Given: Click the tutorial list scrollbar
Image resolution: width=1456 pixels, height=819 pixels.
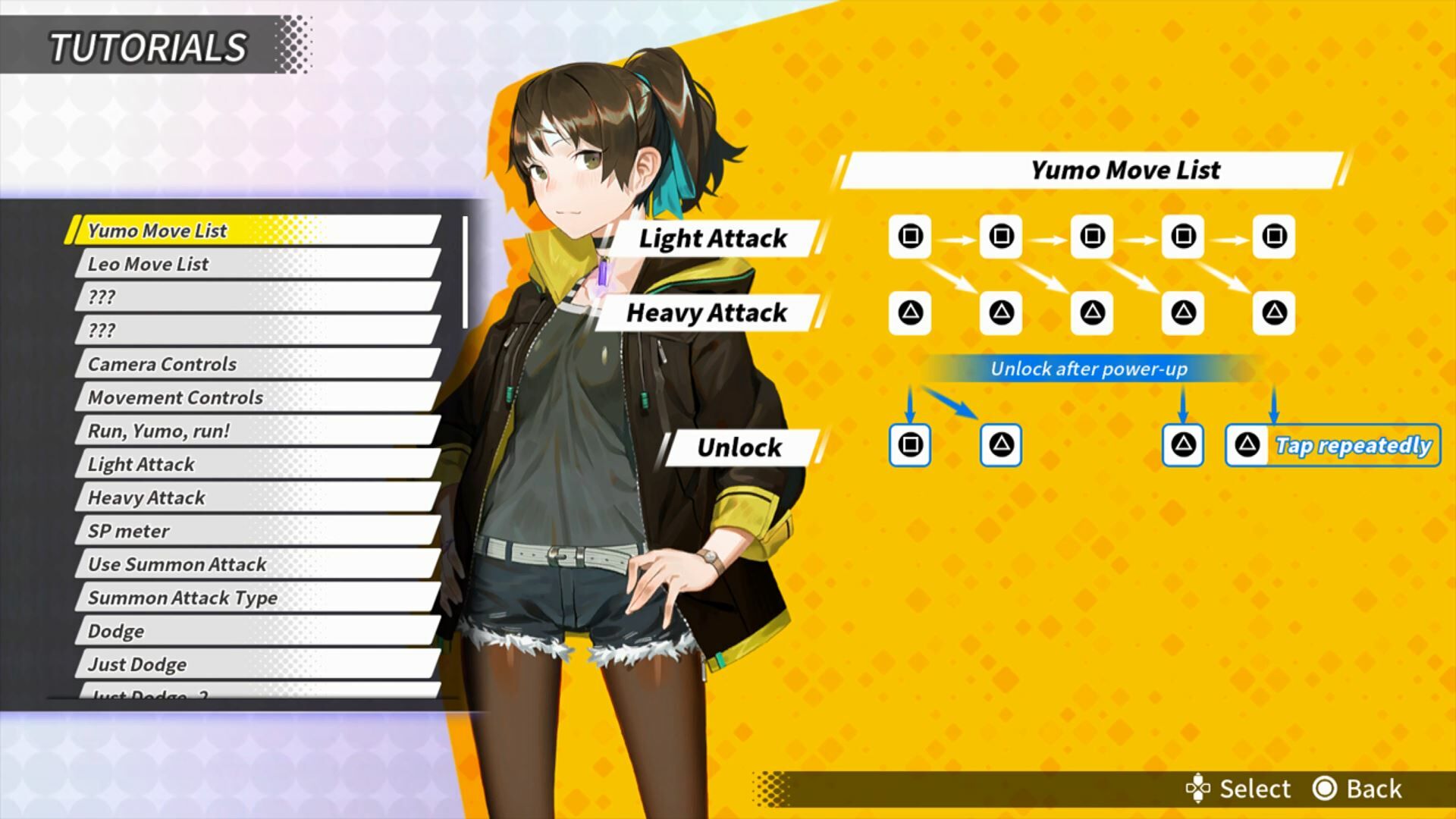Looking at the screenshot, I should point(465,273).
